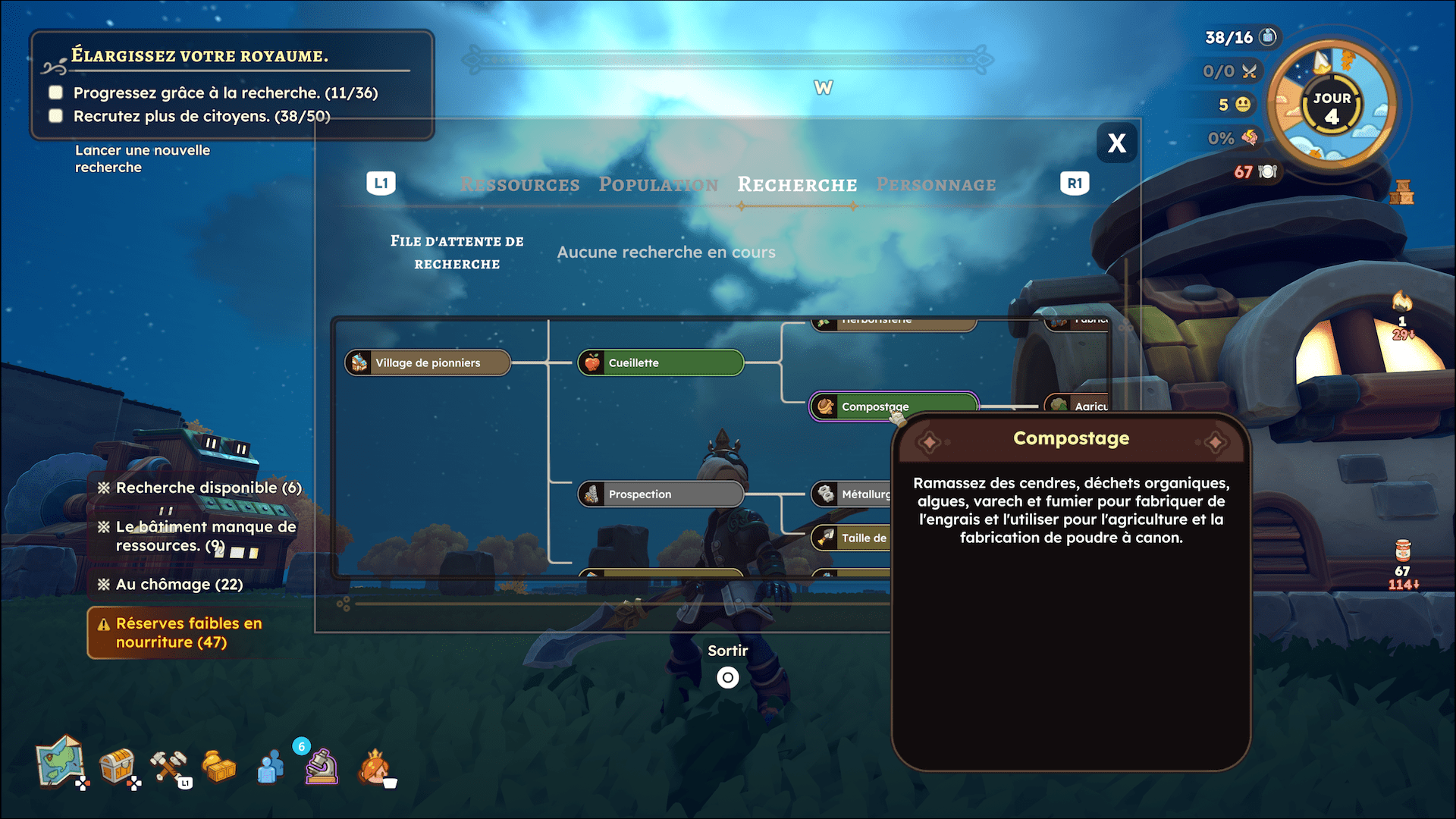The image size is (1456, 819).
Task: Open the gold ingots resources icon
Action: click(219, 767)
